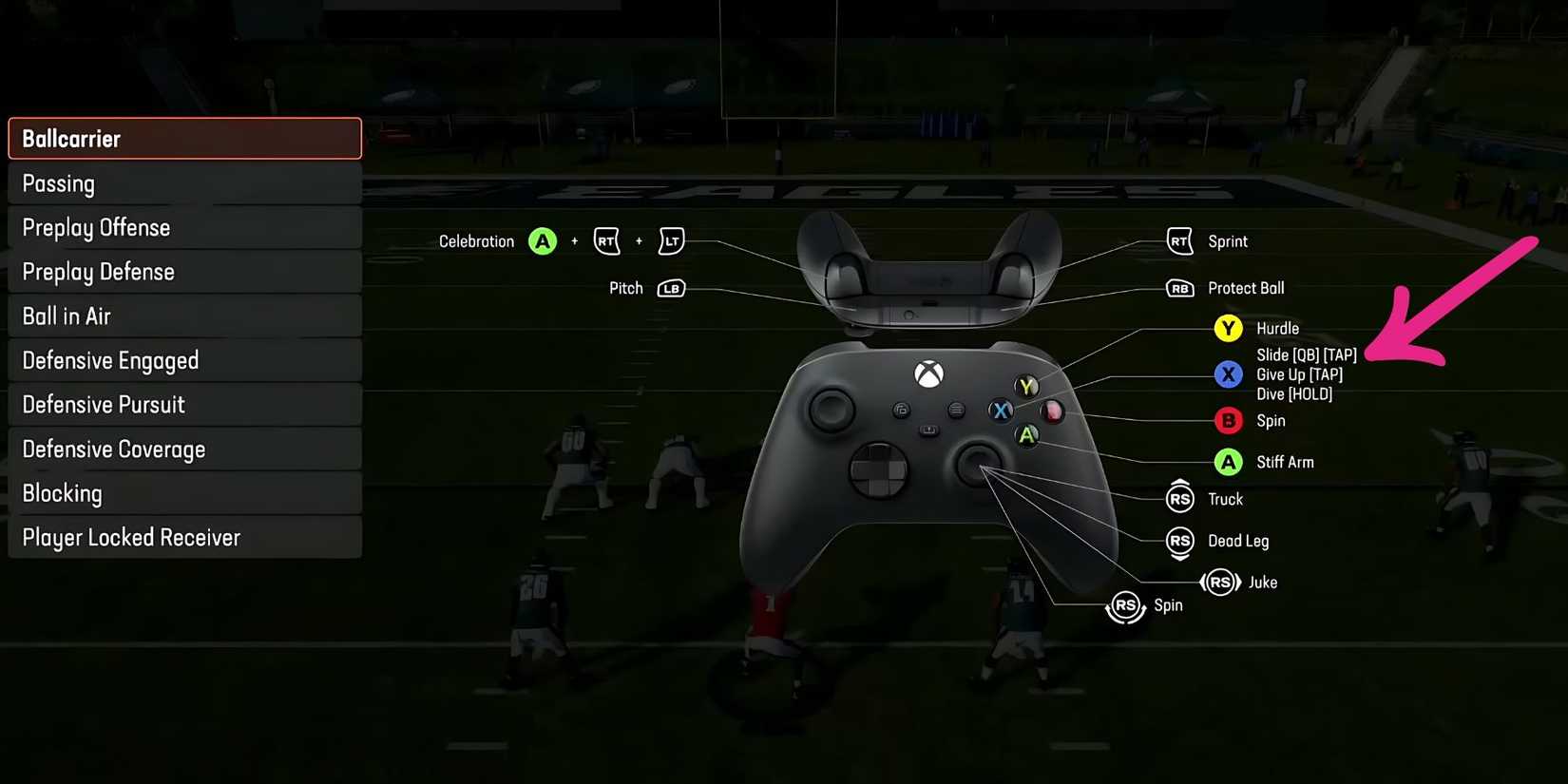Select the Blocking controls entry
Image resolution: width=1568 pixels, height=784 pixels.
[x=184, y=492]
